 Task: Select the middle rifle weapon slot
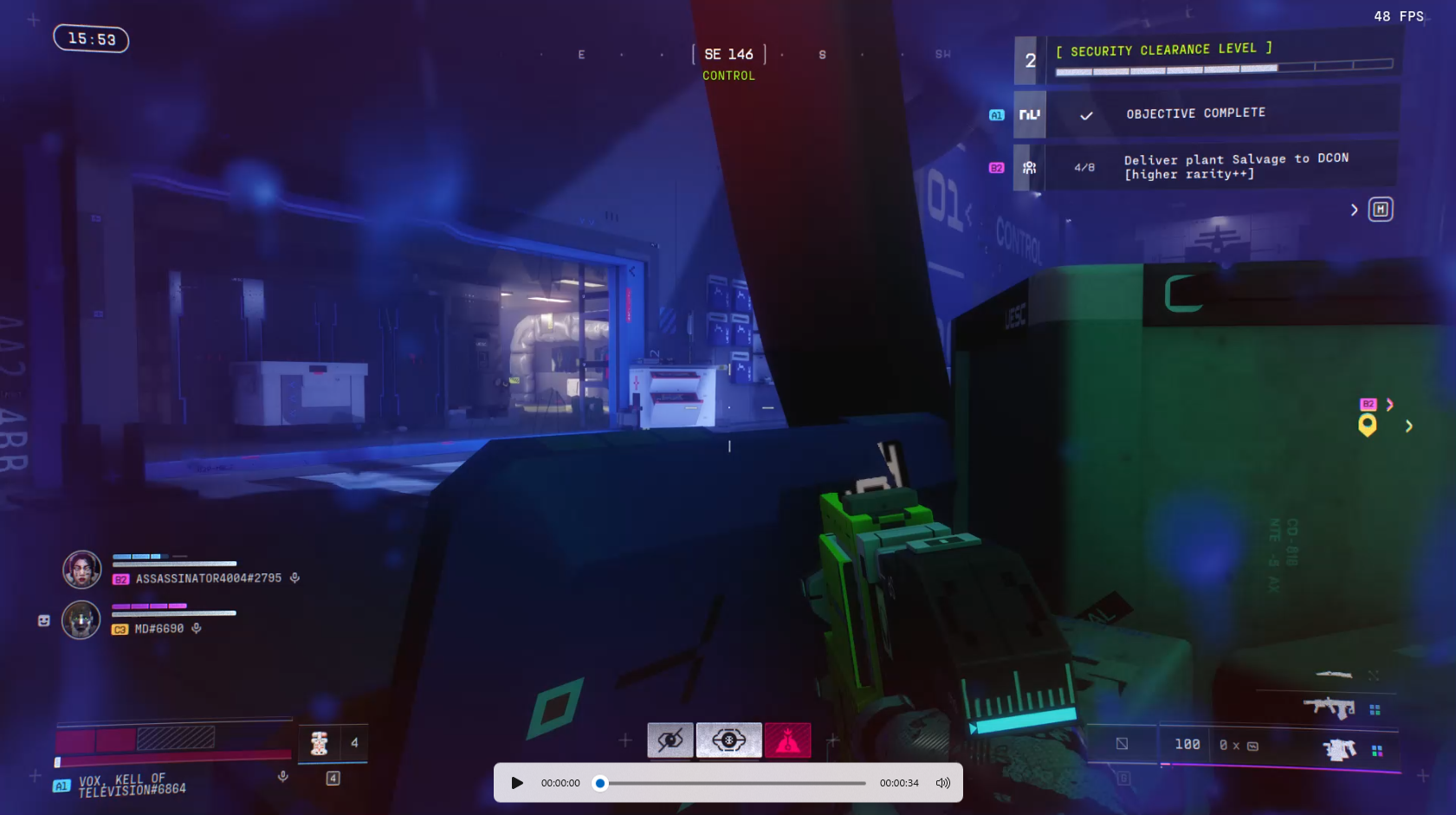pos(1329,708)
